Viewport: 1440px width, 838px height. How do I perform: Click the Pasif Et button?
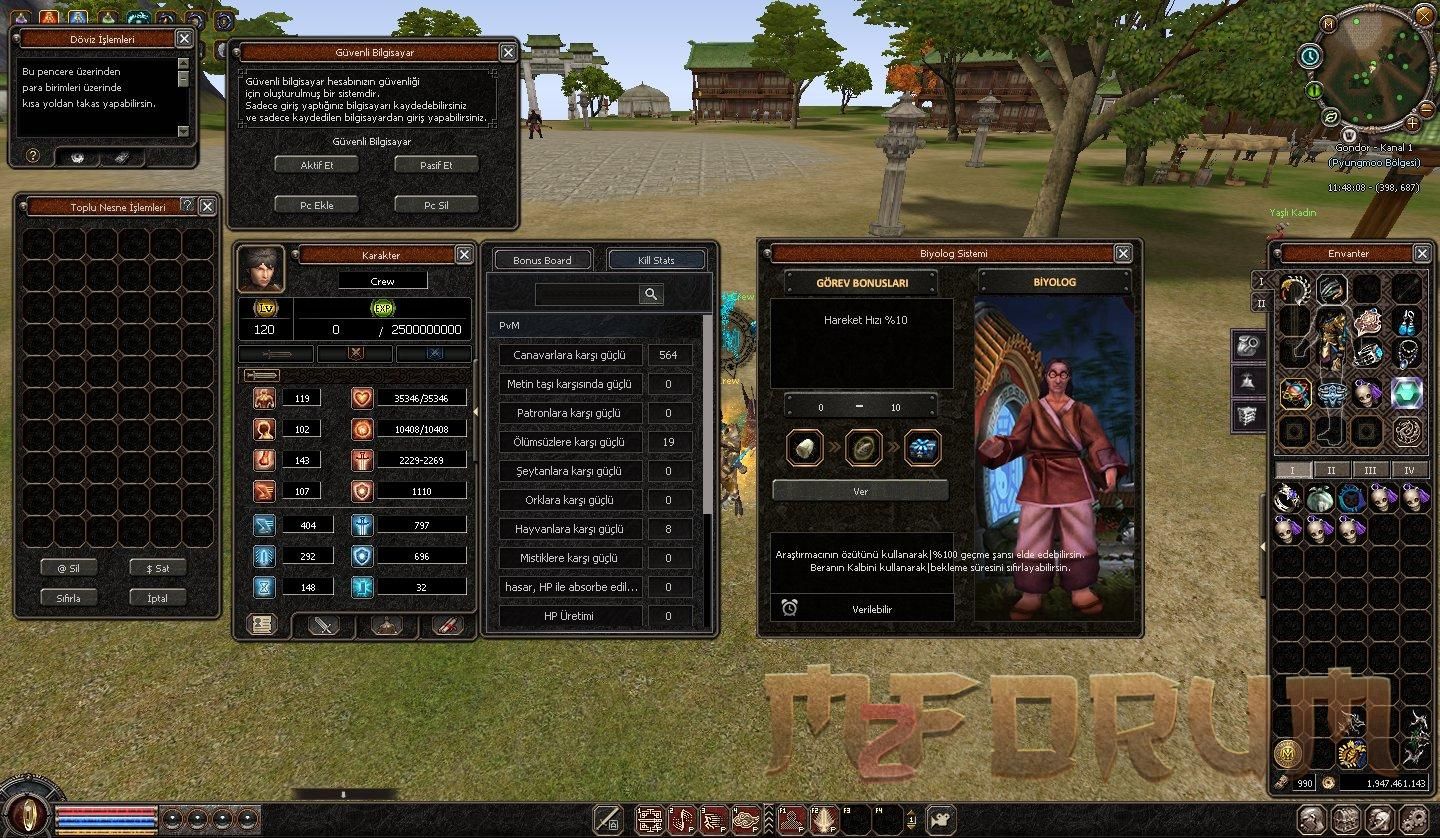(x=436, y=165)
